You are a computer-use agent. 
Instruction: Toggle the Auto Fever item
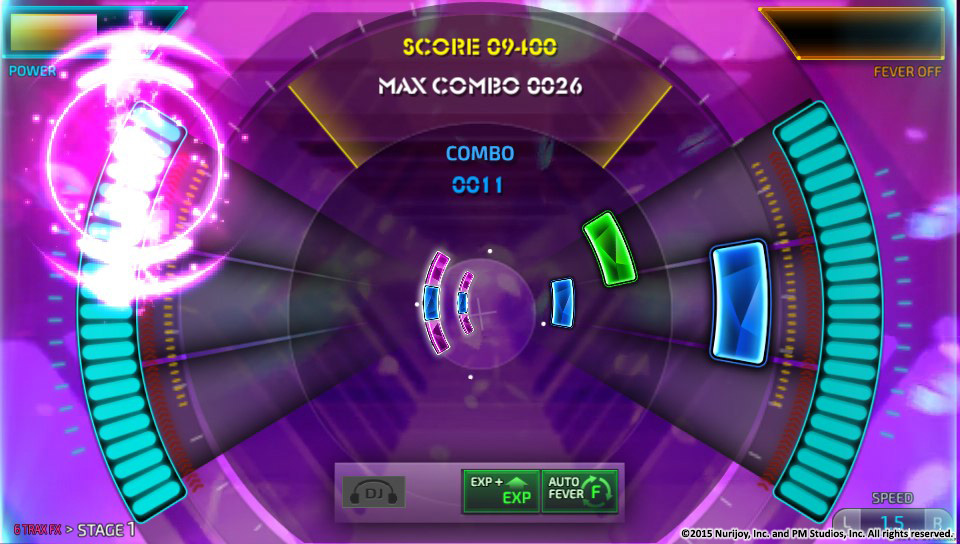click(580, 490)
